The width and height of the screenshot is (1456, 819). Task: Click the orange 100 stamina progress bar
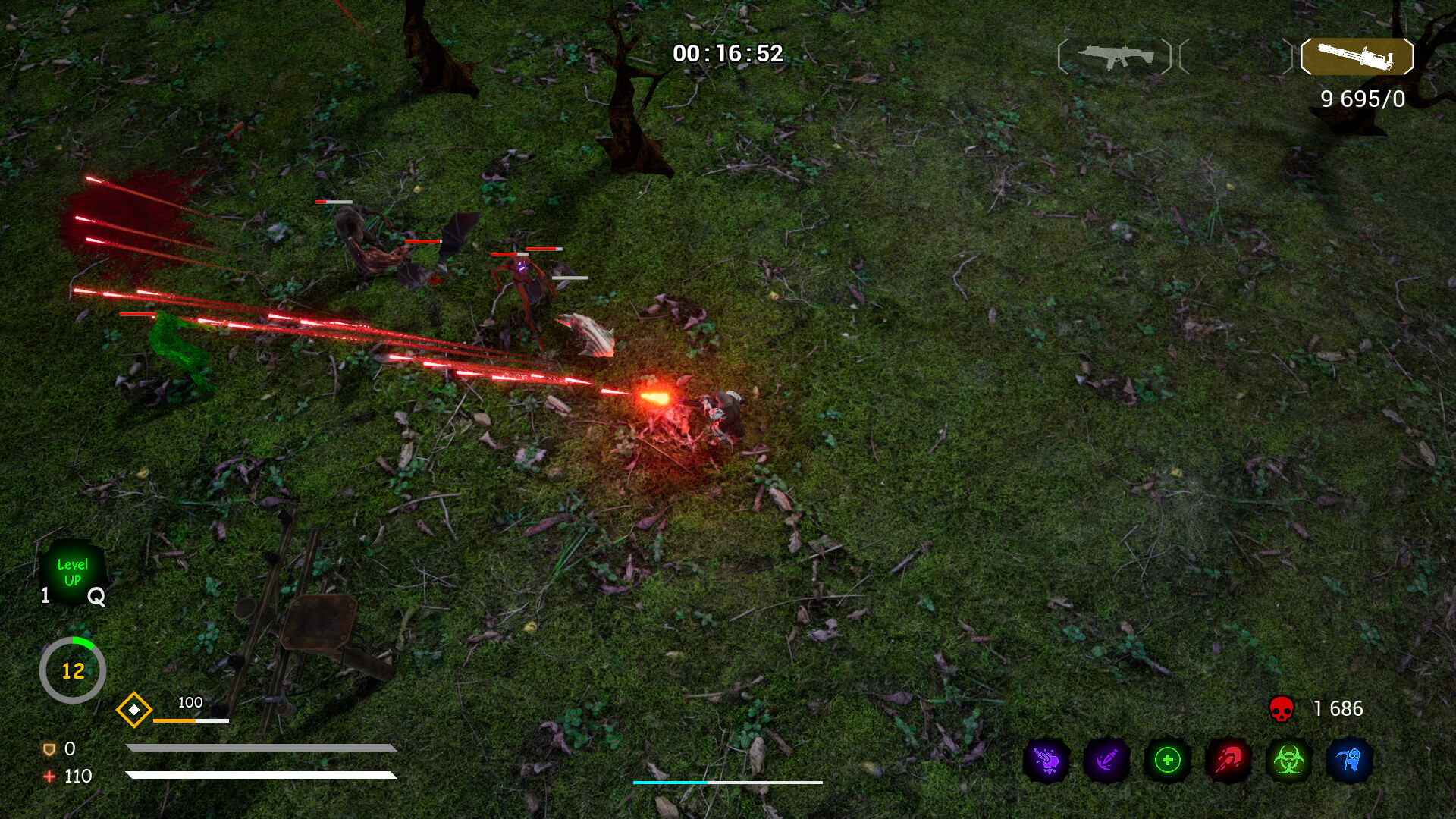[x=192, y=720]
